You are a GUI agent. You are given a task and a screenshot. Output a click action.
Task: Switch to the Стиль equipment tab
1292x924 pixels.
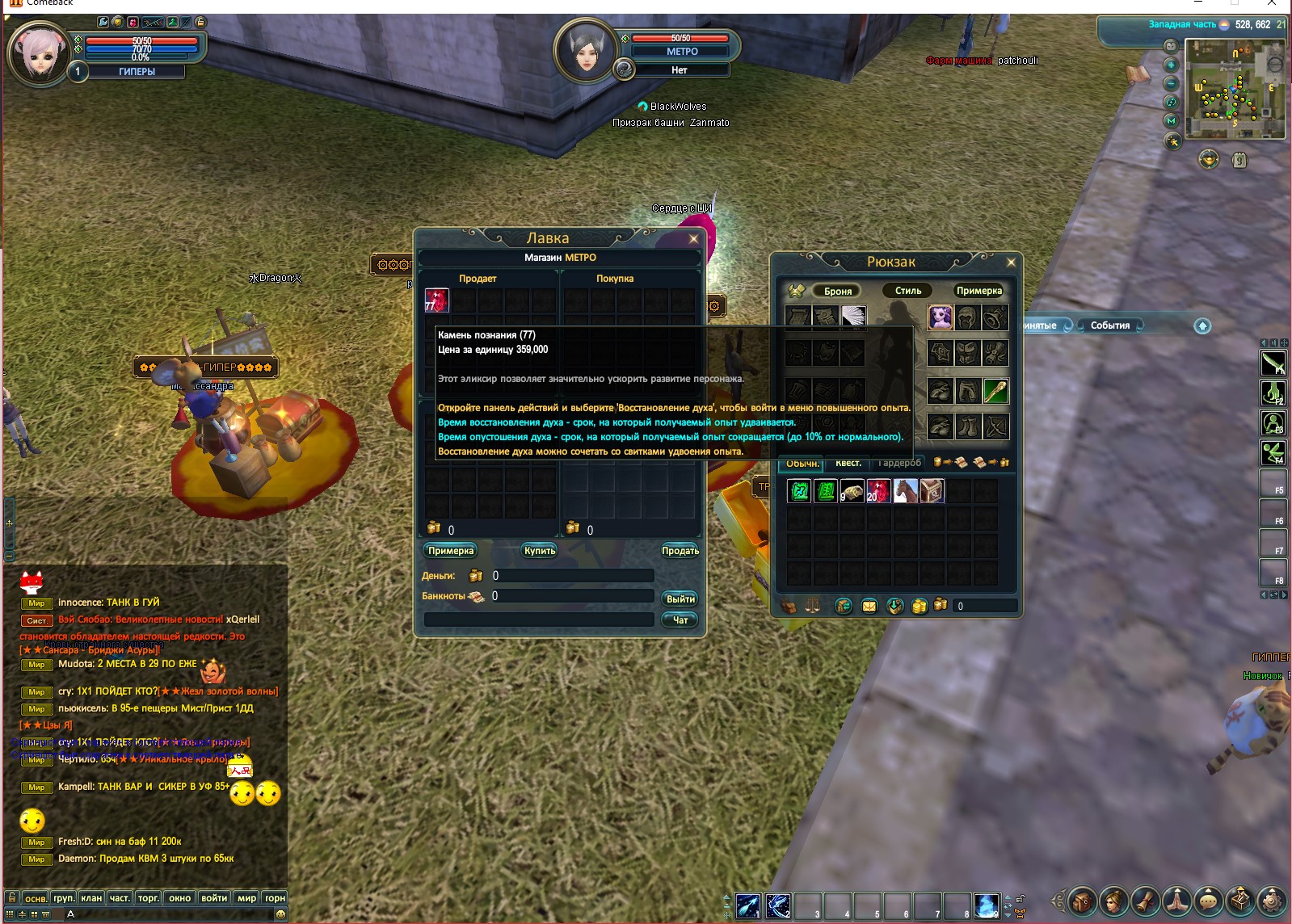click(x=908, y=291)
